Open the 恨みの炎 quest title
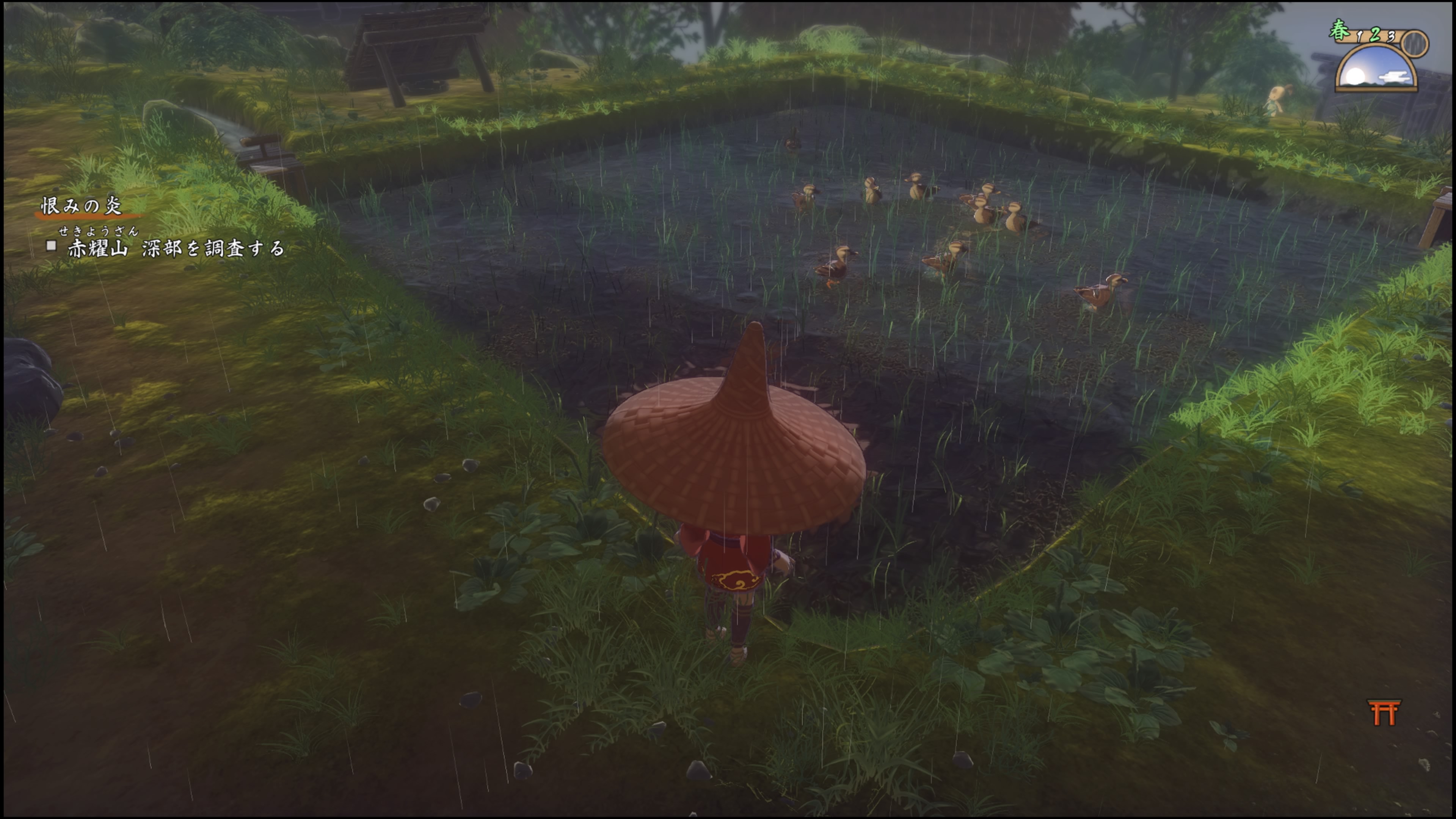This screenshot has width=1456, height=819. [x=82, y=206]
